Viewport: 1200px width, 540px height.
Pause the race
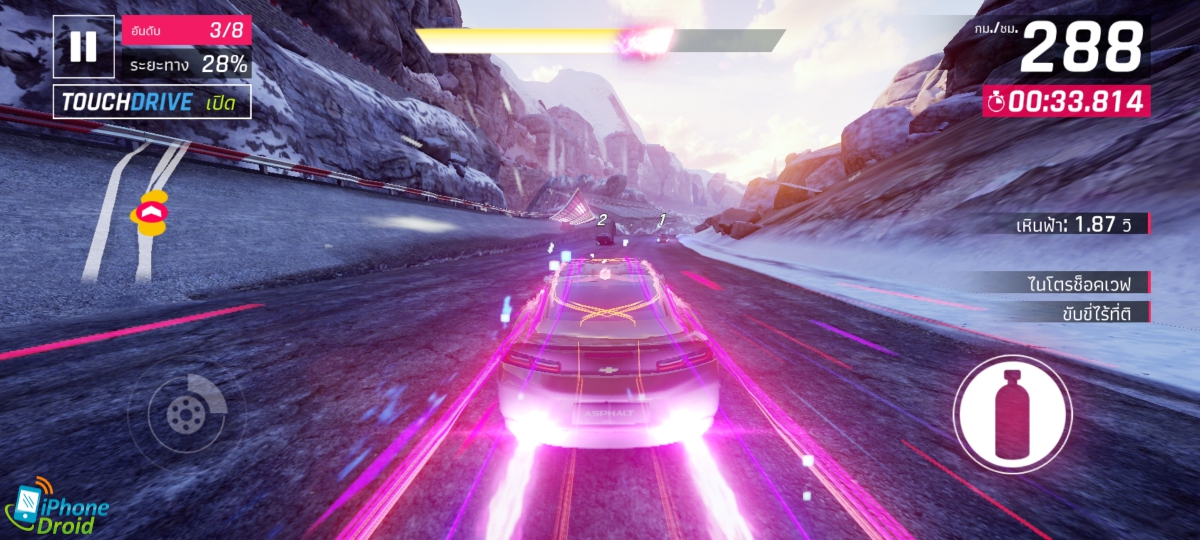pos(84,47)
